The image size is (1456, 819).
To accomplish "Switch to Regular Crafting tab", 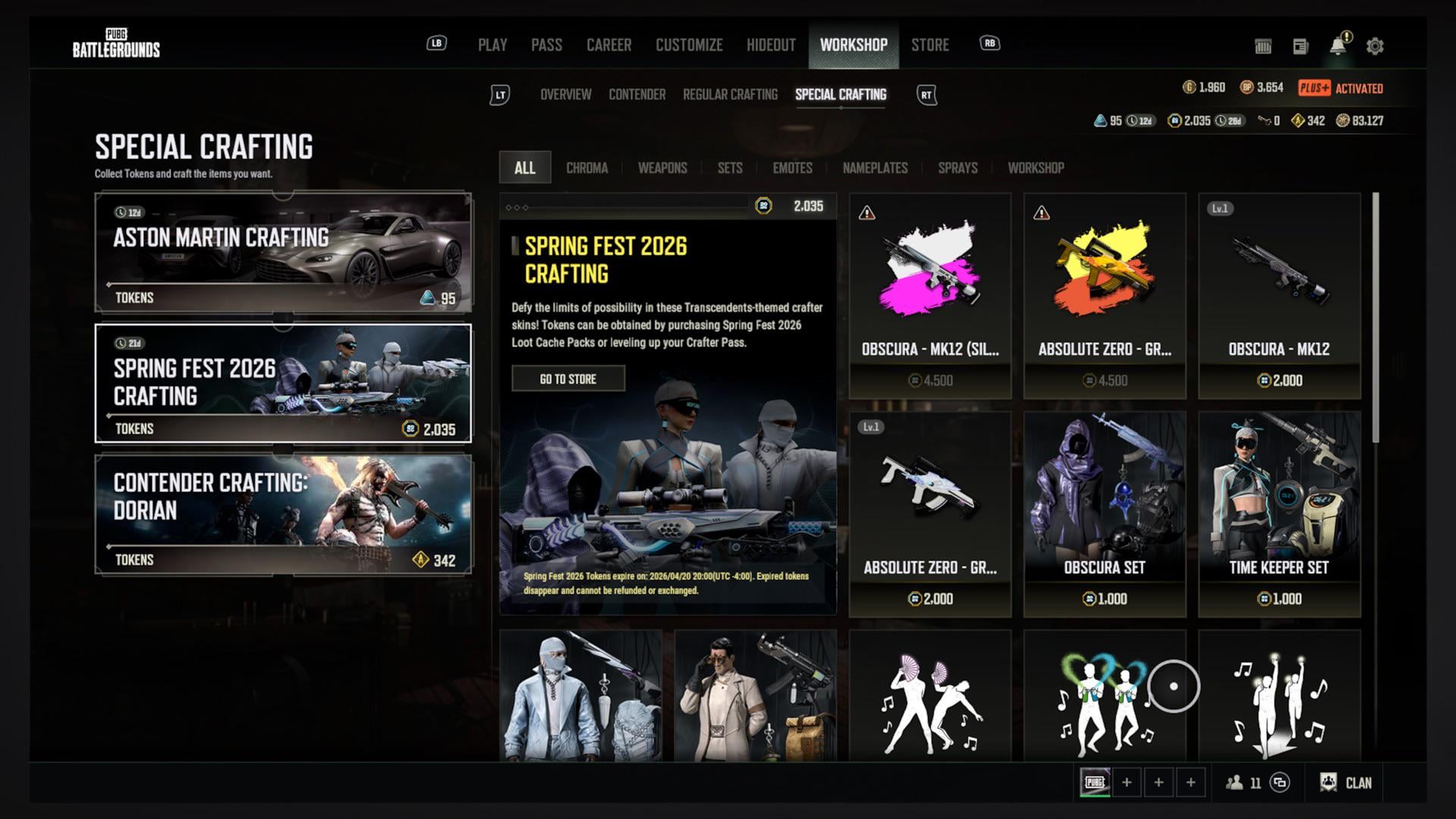I will (730, 95).
